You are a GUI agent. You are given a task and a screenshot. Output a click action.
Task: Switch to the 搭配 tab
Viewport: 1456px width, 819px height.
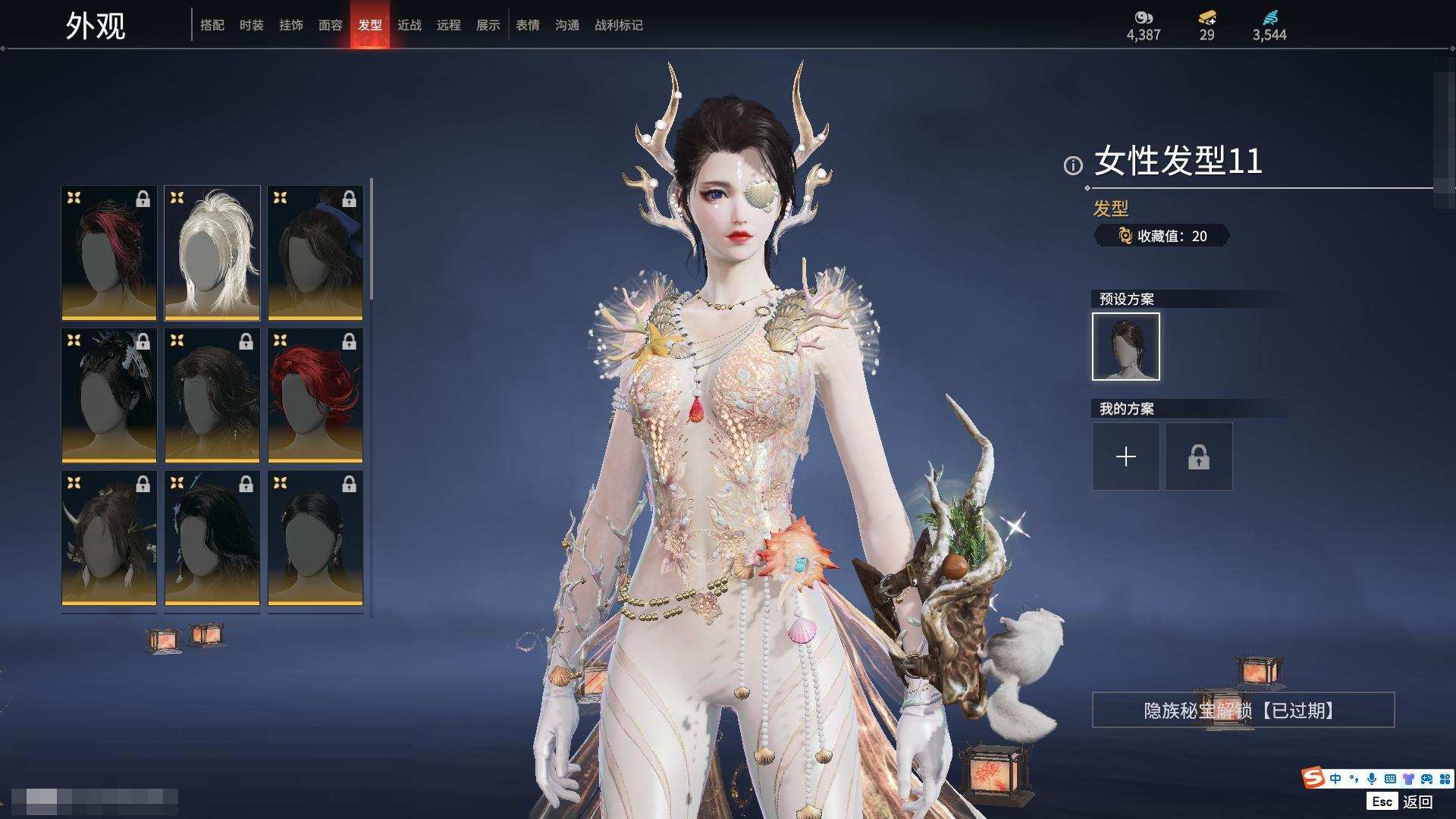(x=212, y=25)
